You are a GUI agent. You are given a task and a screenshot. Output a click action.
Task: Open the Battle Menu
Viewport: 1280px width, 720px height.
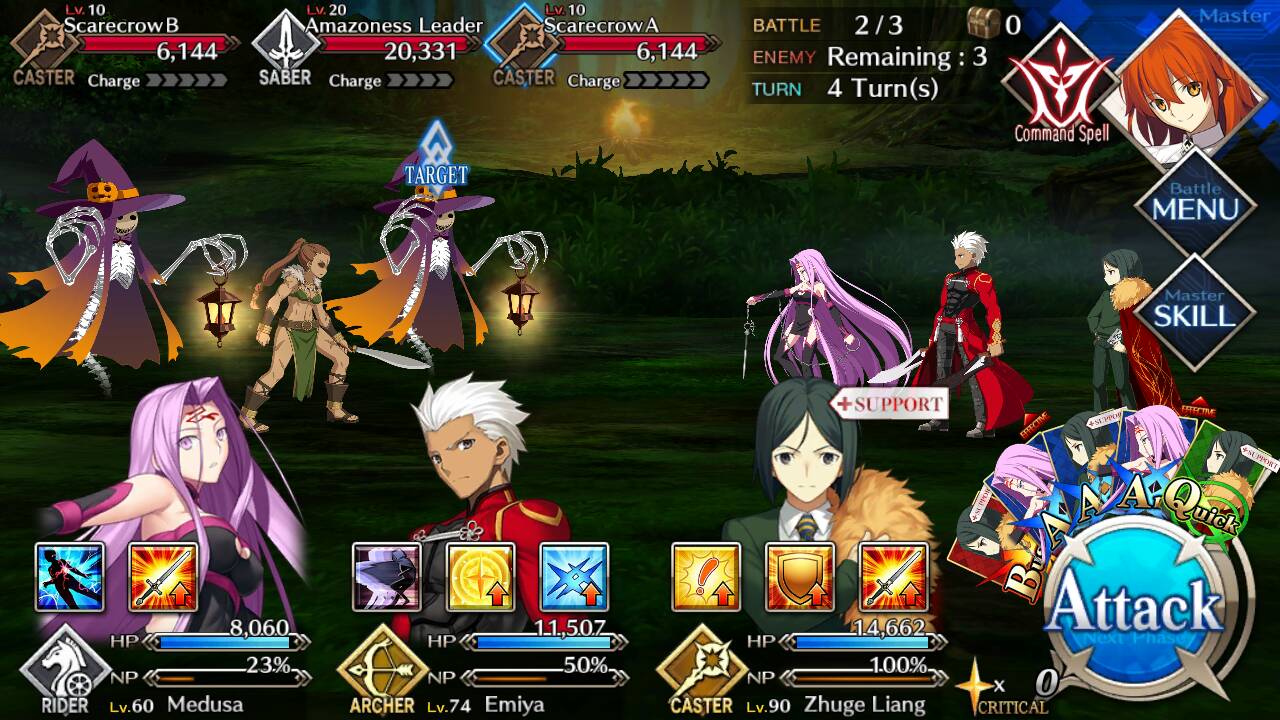(1195, 205)
